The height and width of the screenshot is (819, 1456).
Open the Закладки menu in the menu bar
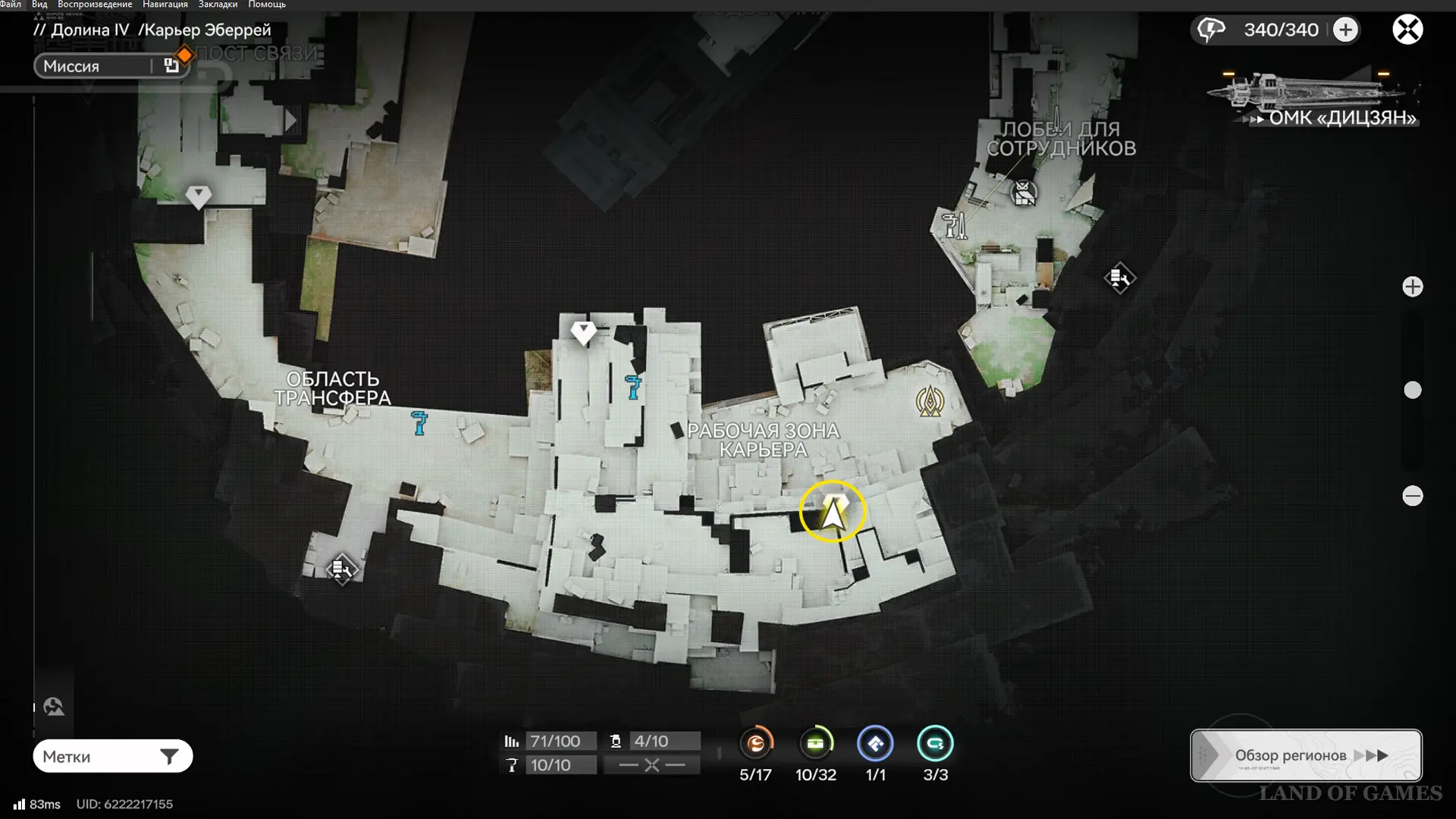tap(218, 5)
